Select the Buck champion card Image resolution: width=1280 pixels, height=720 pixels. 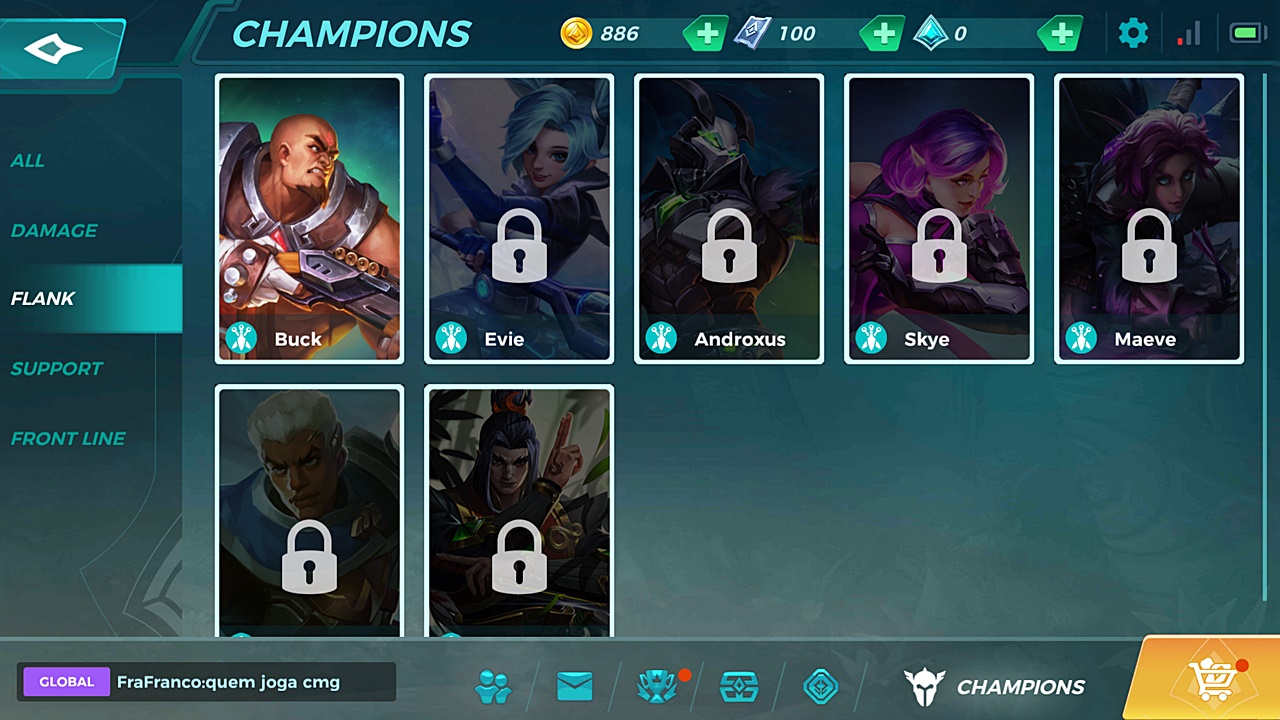pyautogui.click(x=310, y=218)
